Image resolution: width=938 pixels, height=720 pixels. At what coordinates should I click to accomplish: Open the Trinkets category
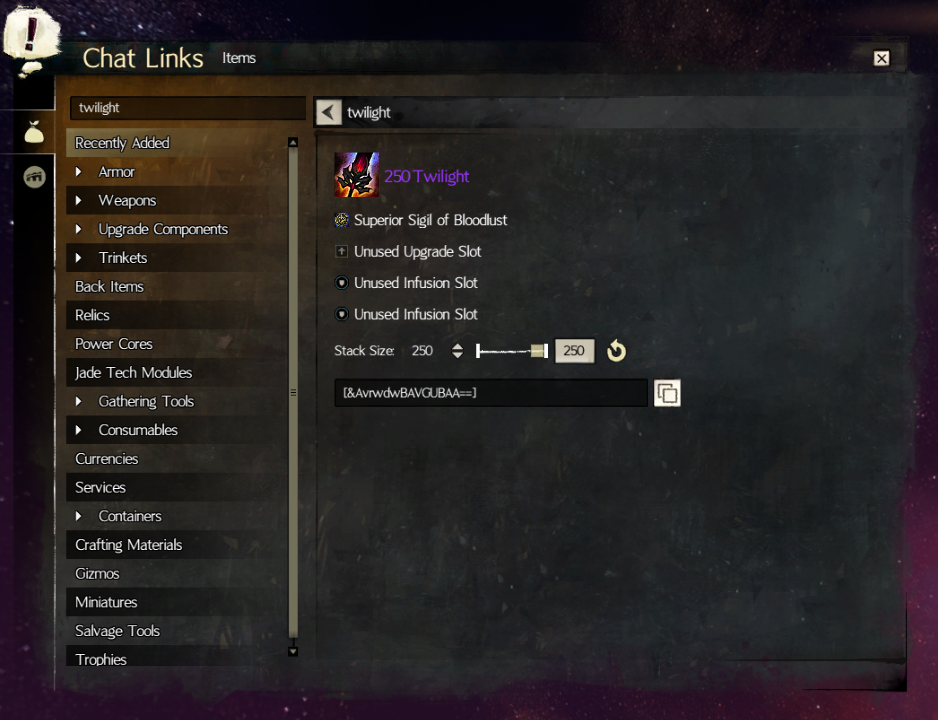coord(122,258)
